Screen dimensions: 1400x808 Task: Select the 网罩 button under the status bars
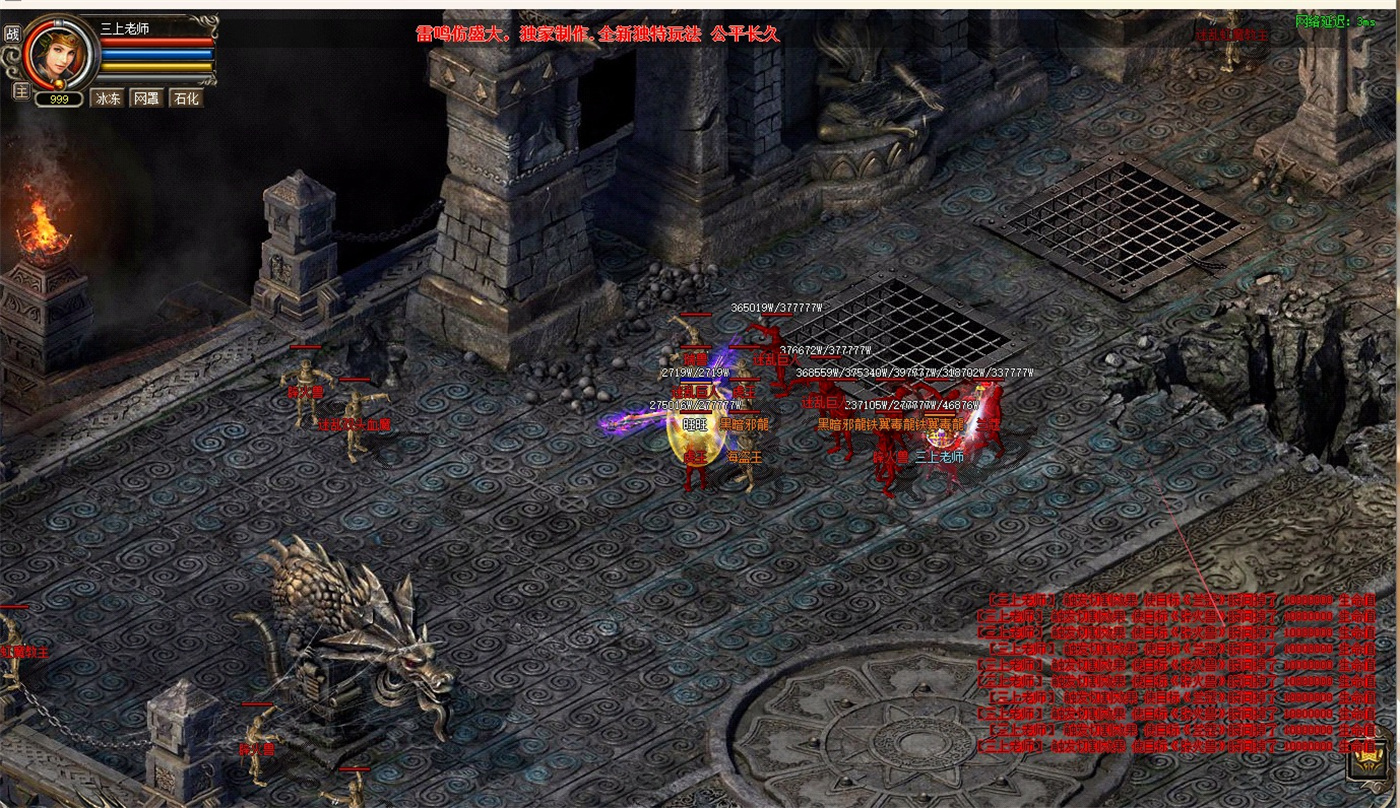(146, 98)
